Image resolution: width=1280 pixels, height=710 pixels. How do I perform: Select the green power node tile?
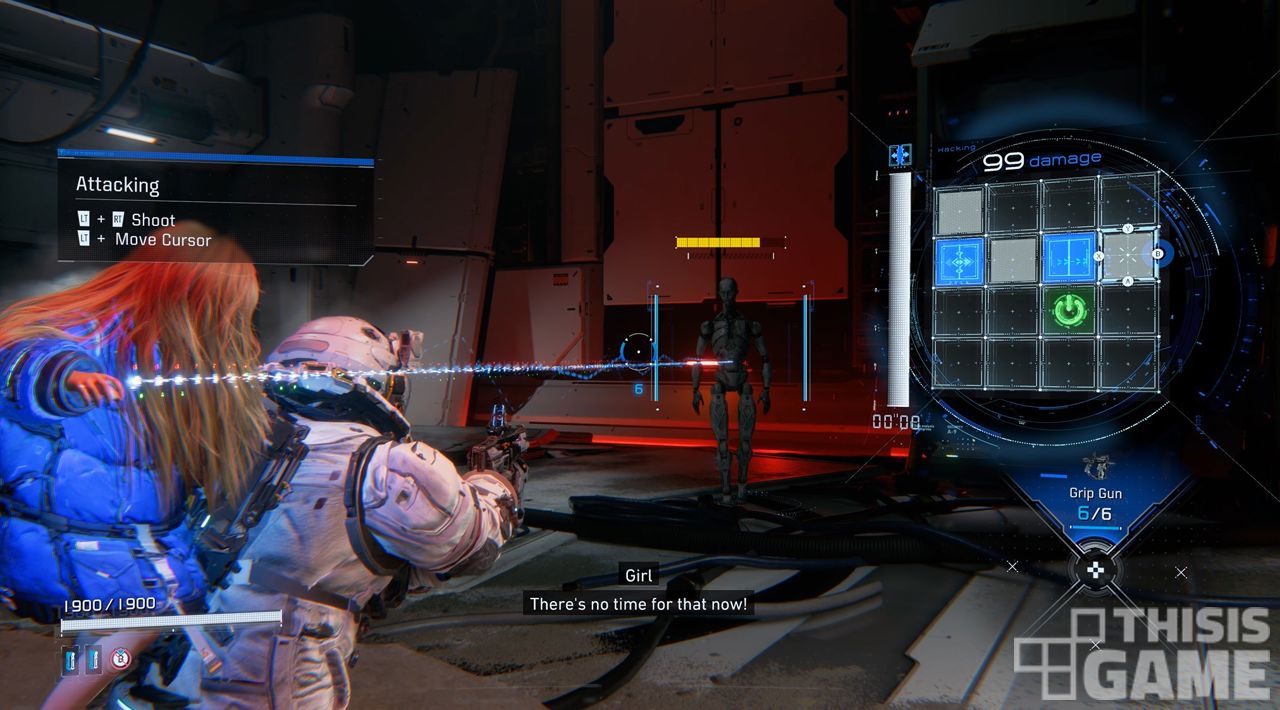pos(1069,310)
